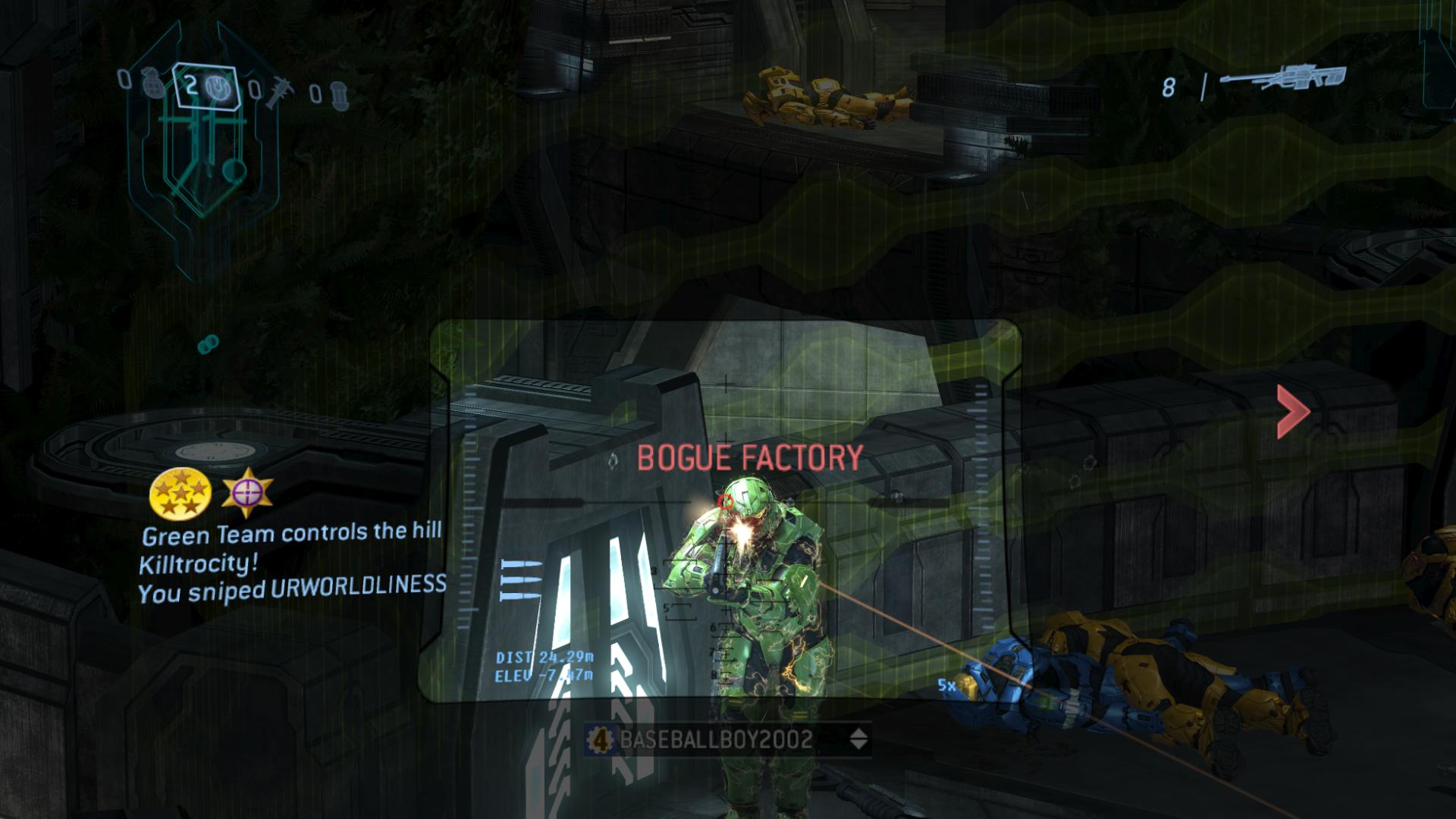The image size is (1456, 819).
Task: Toggle the player switch arrows beside BASEBALLBOY2002
Action: [x=858, y=739]
